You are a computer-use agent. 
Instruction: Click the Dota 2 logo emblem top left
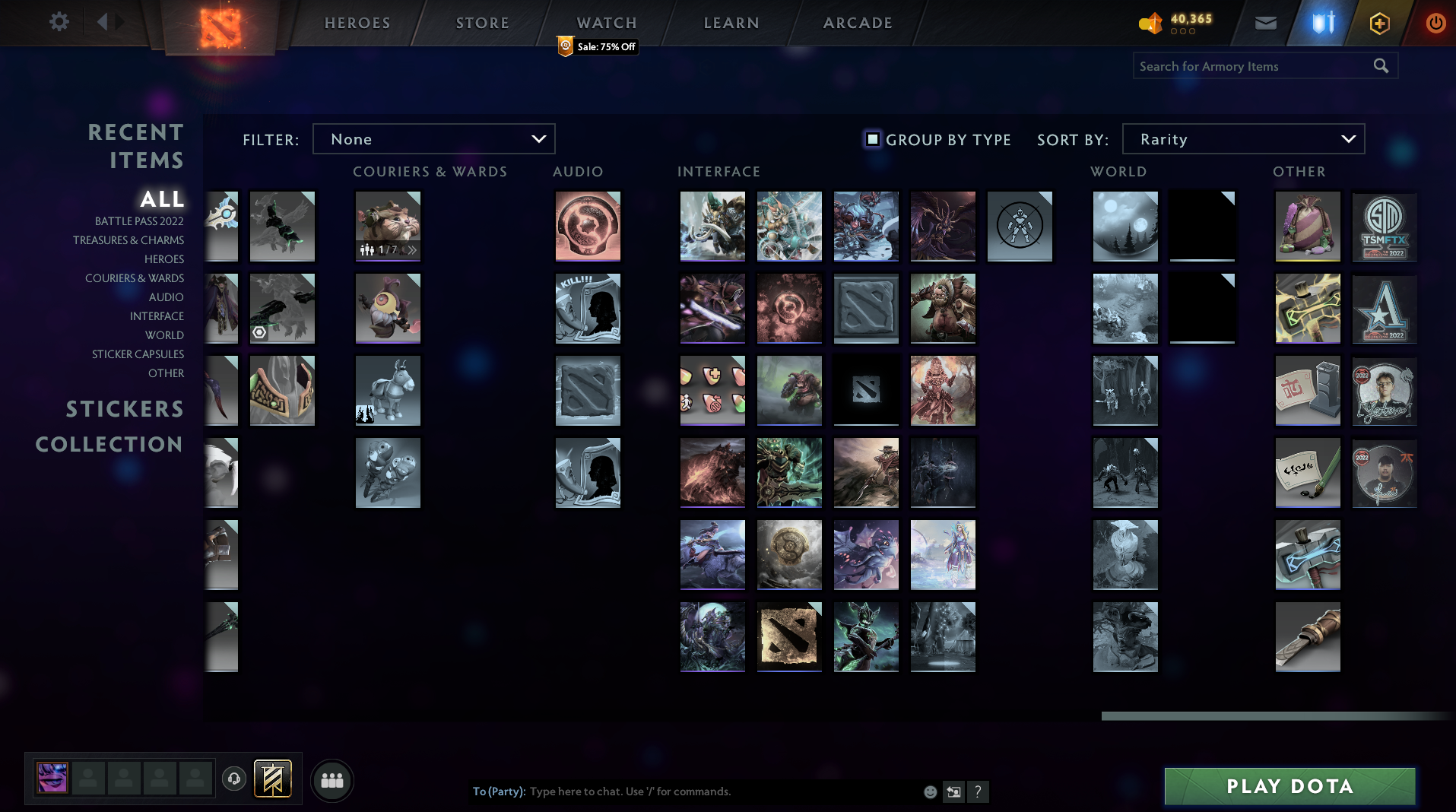tap(220, 23)
